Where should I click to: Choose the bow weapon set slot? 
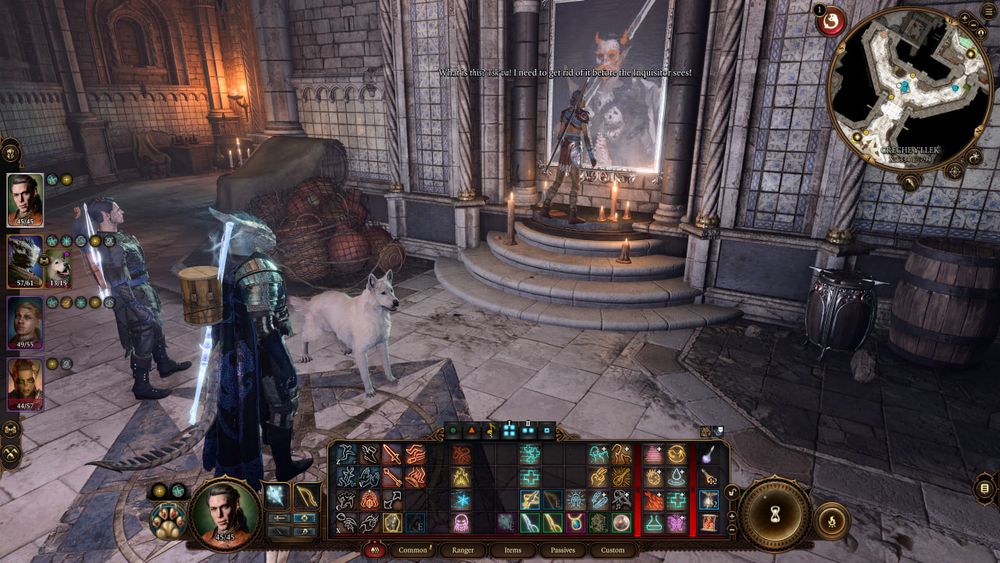308,494
